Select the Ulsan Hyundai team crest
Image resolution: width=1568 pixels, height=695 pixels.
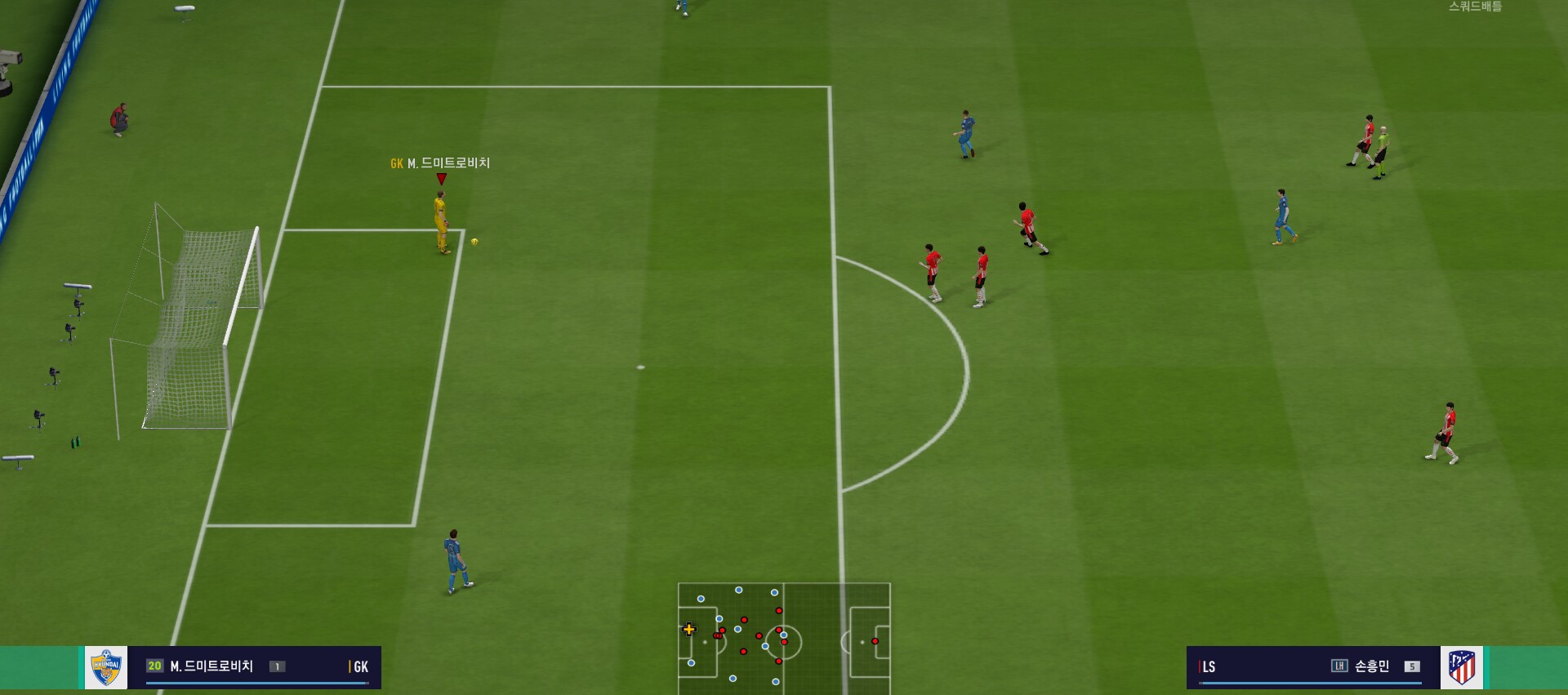tap(106, 667)
